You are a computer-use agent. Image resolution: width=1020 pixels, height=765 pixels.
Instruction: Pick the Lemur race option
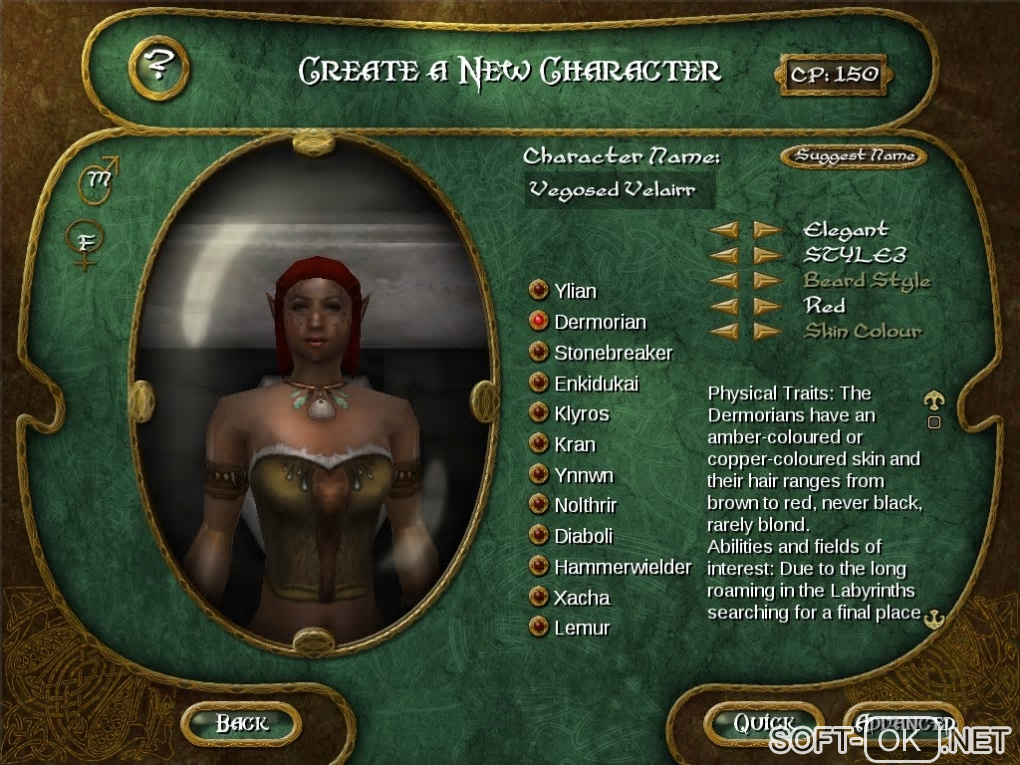(x=539, y=628)
